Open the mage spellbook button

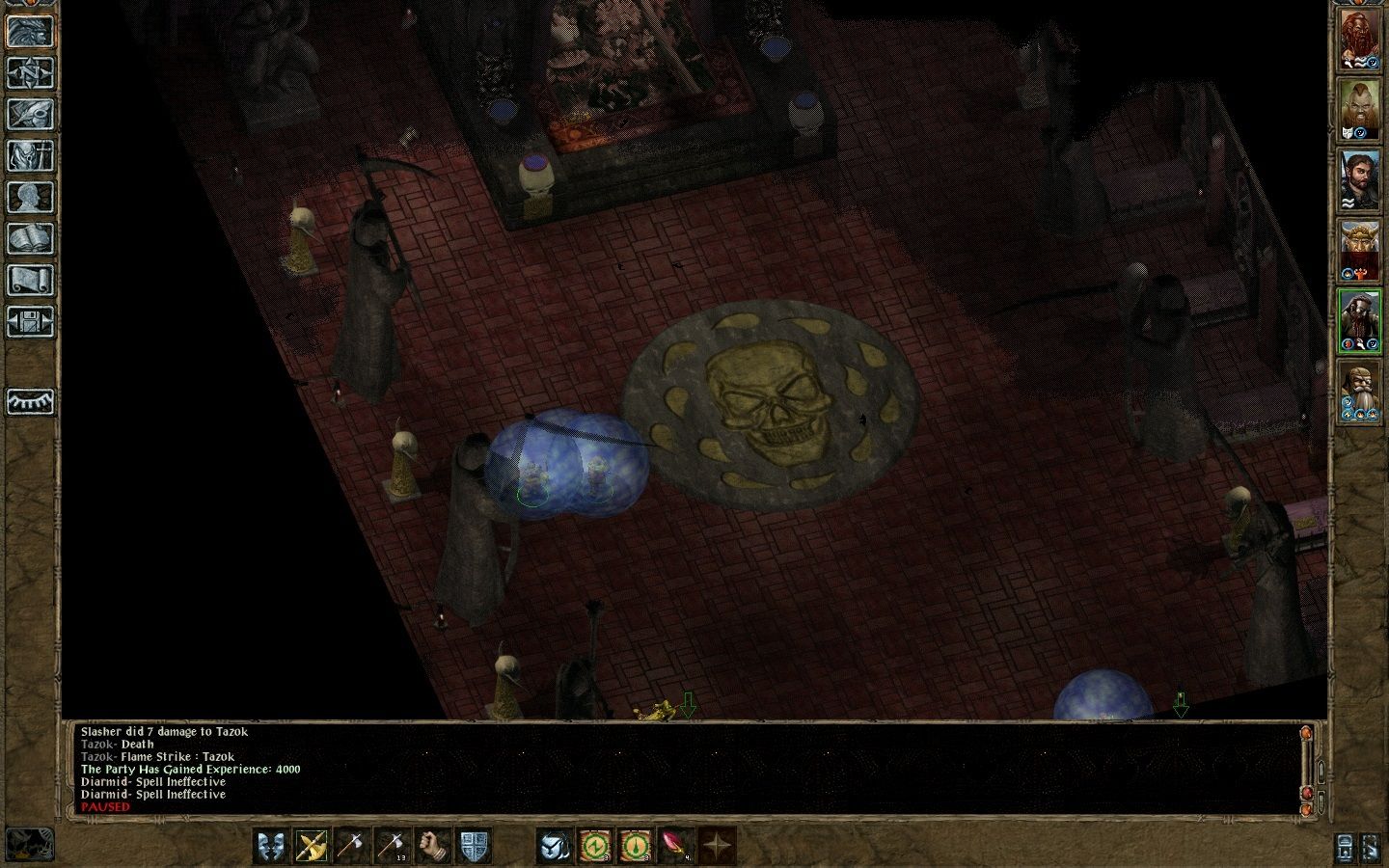pos(30,238)
